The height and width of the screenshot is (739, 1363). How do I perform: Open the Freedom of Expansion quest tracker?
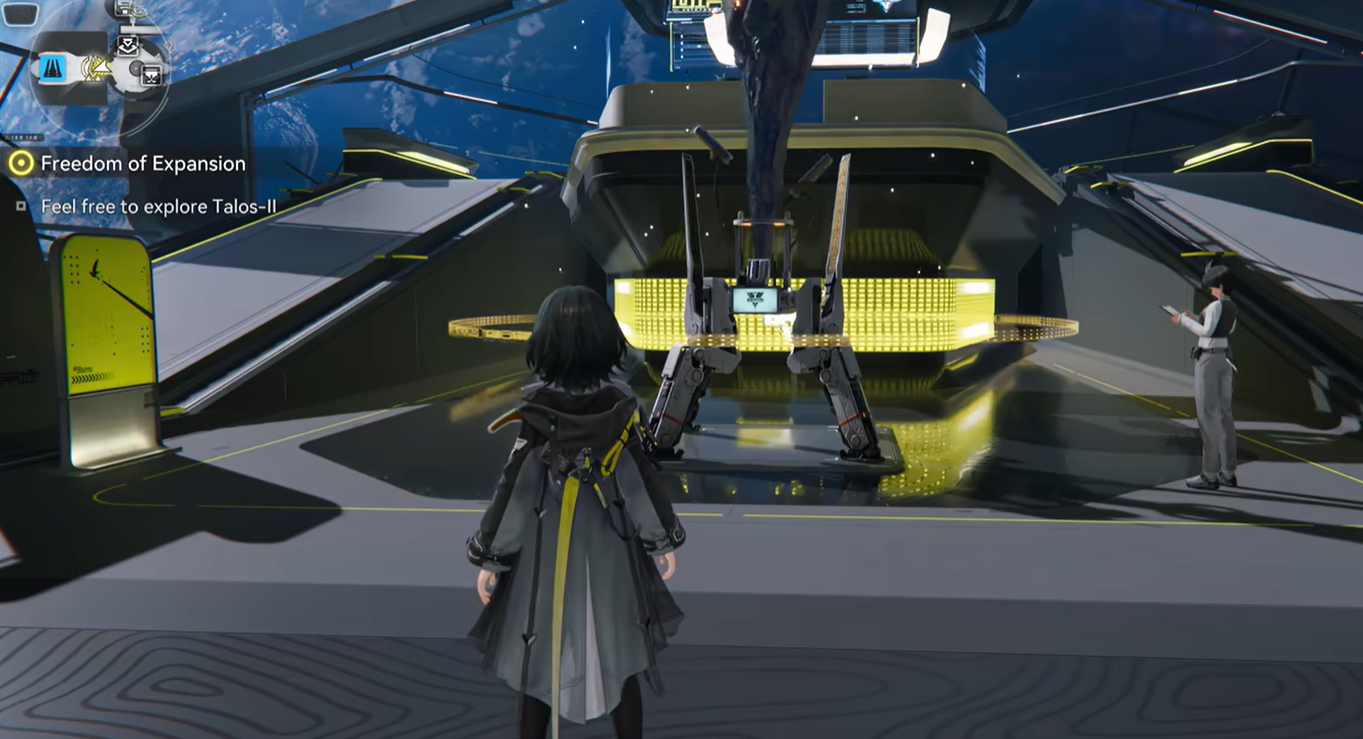(x=142, y=163)
